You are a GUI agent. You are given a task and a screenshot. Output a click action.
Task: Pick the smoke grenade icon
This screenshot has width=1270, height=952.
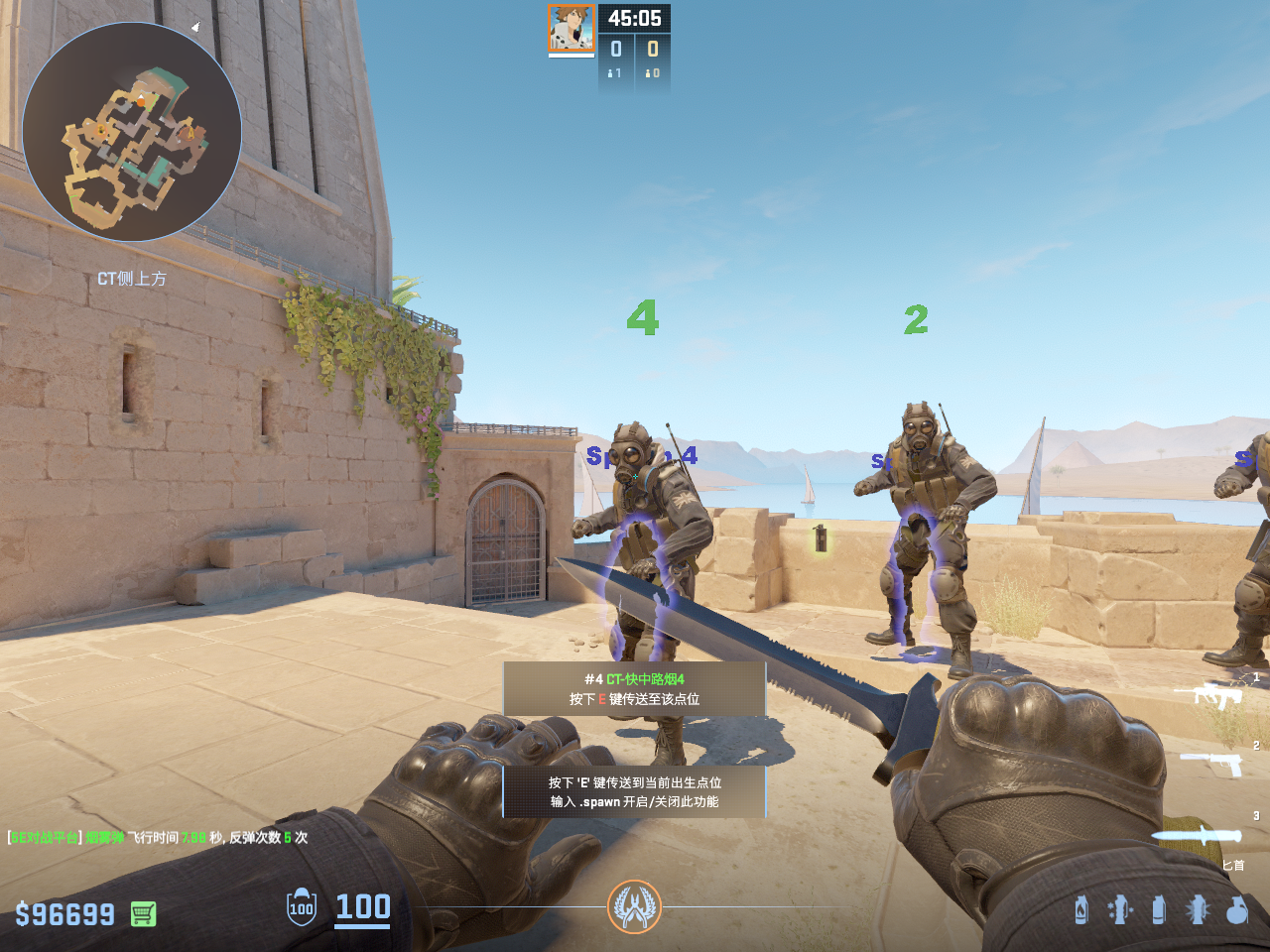click(1158, 909)
